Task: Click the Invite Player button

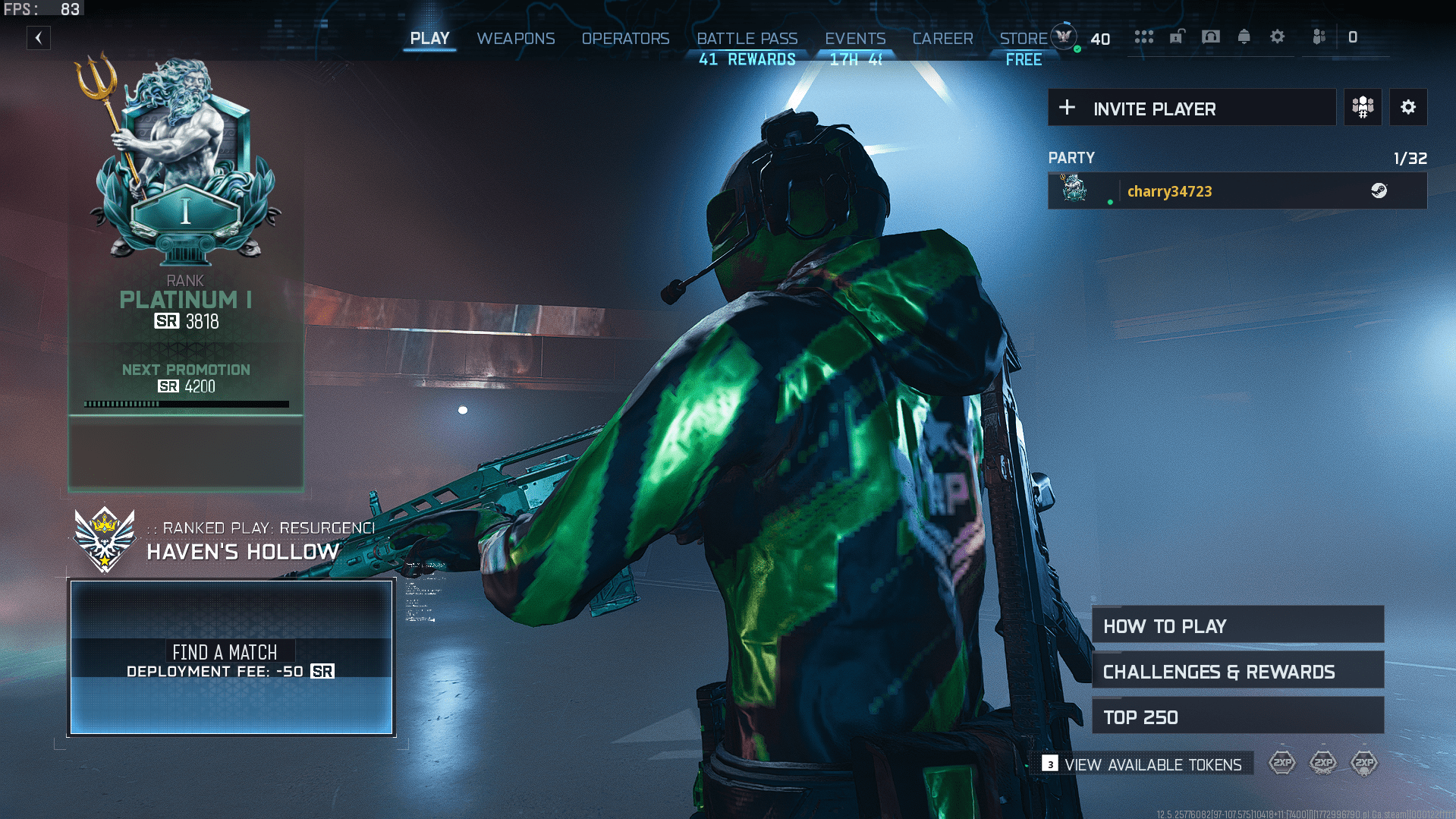Action: pos(1191,107)
